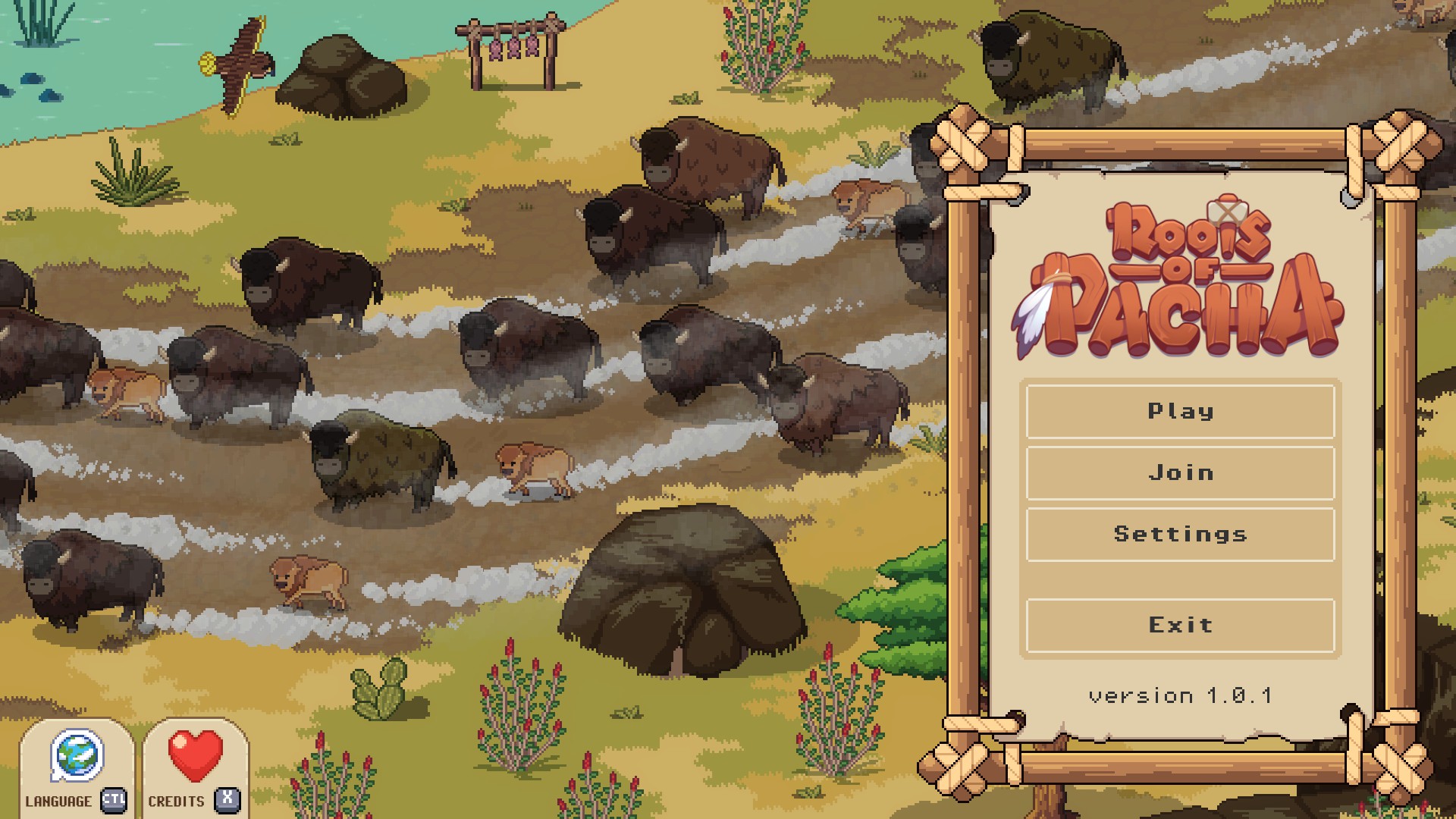Open the Language selection globe

pos(77,757)
